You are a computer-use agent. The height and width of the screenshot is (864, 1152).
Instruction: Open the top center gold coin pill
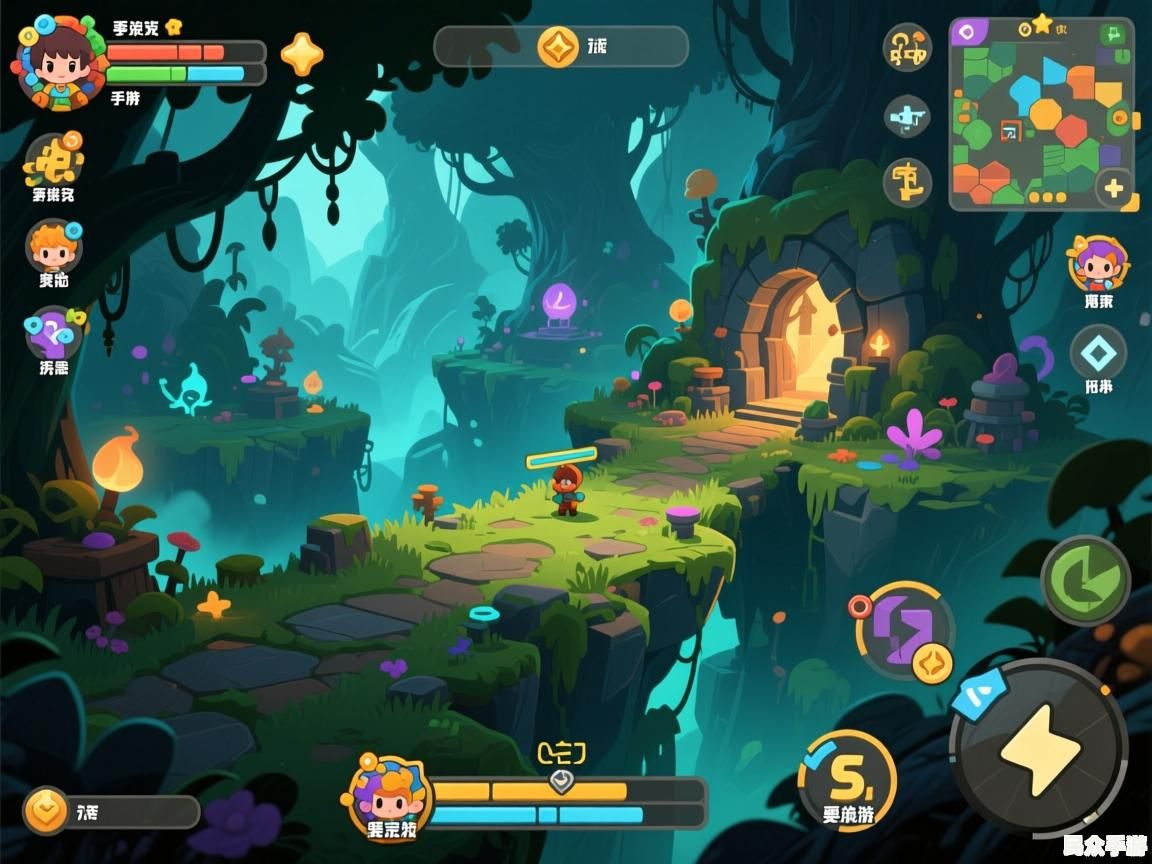(560, 46)
